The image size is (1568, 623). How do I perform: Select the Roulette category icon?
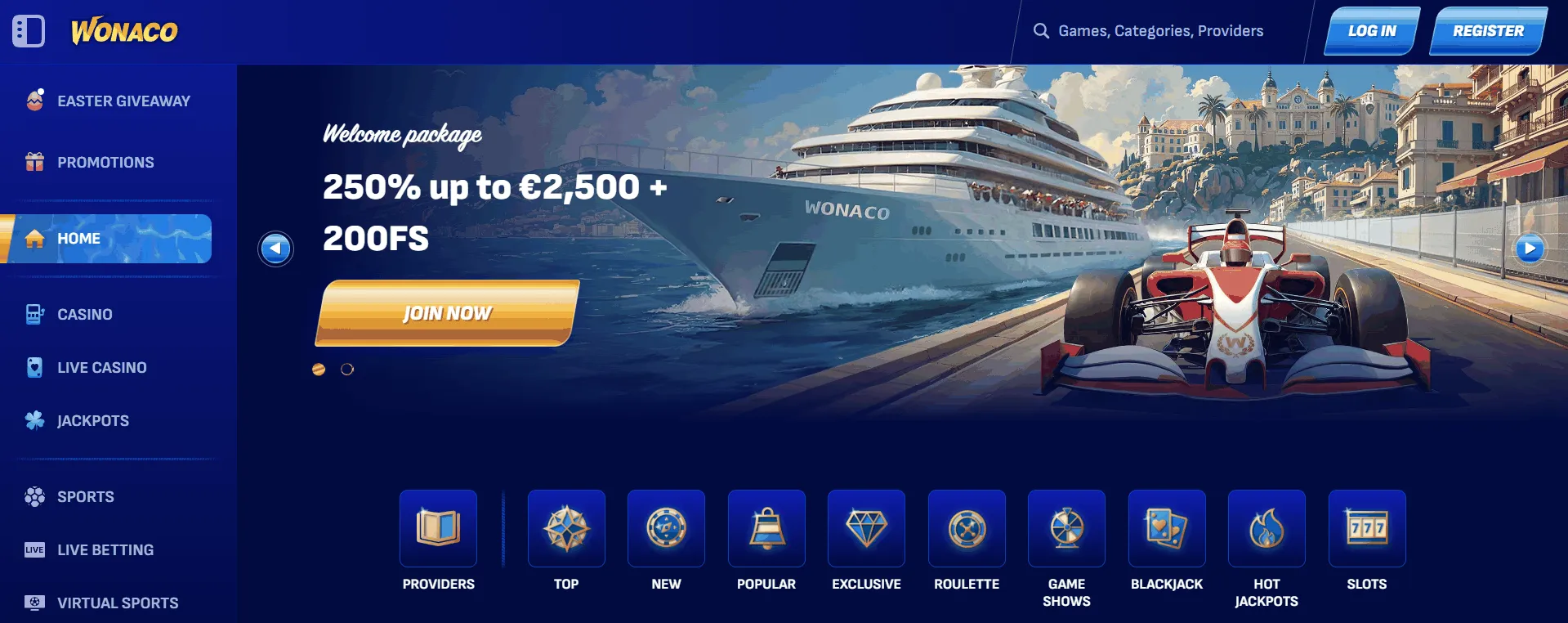click(x=967, y=528)
